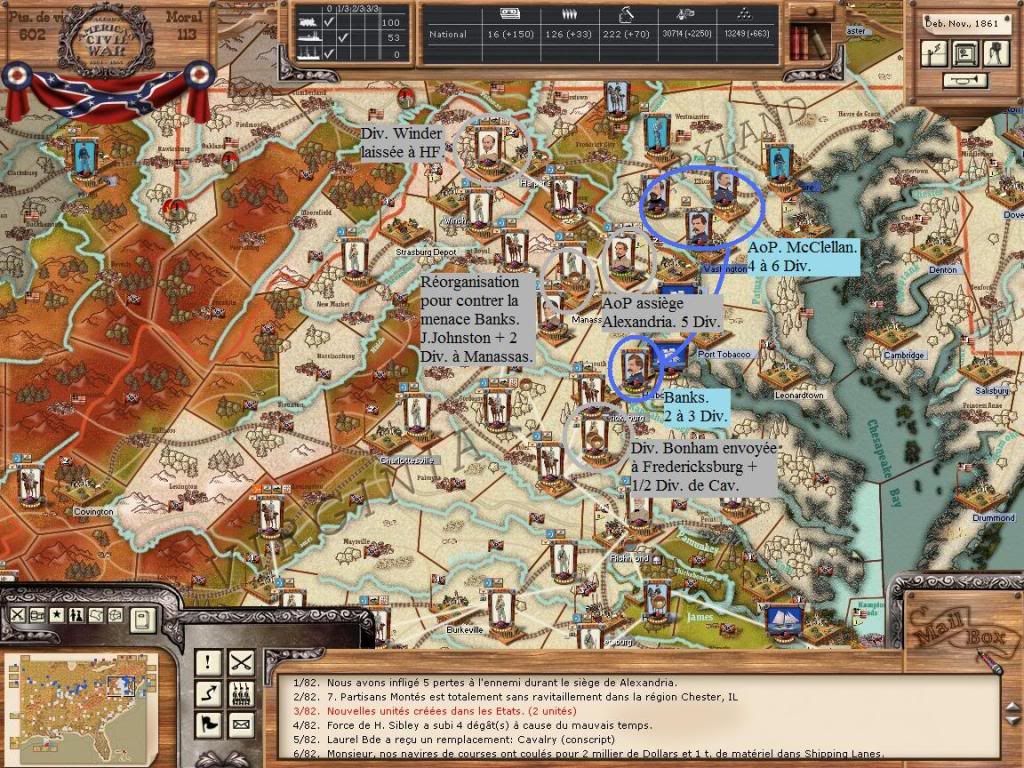Filter messages by soldiers icon

pyautogui.click(x=241, y=692)
